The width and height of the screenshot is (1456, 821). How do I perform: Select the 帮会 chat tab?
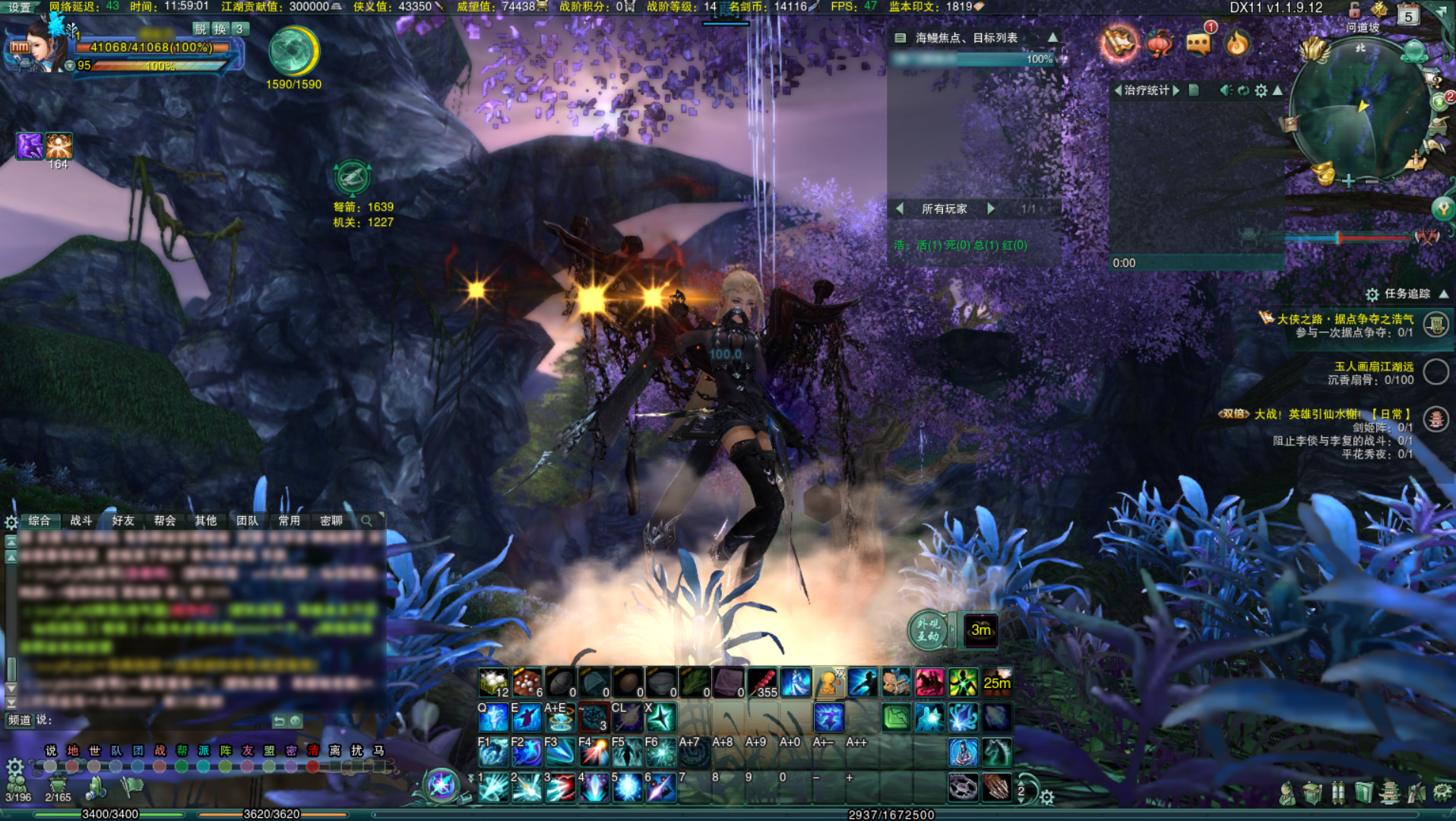pyautogui.click(x=165, y=521)
